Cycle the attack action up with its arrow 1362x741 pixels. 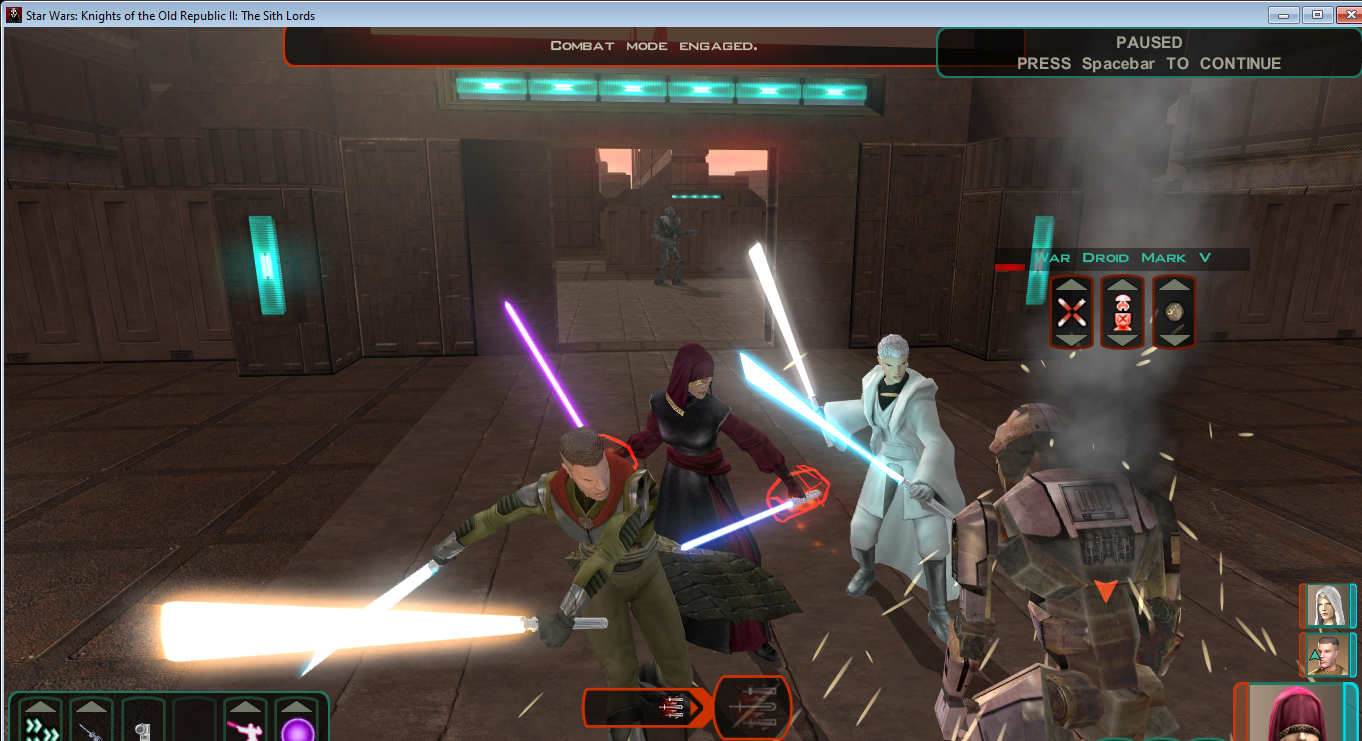(1072, 286)
